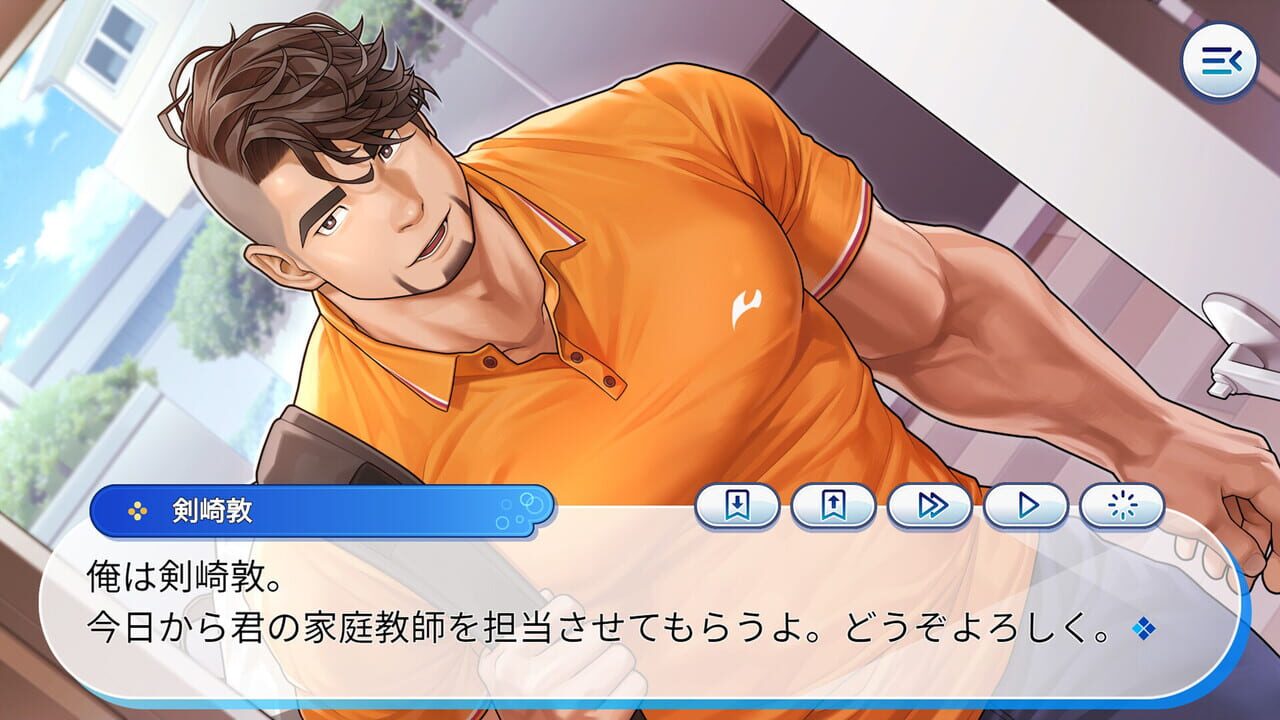Click the circular menu button in the corner

click(1222, 62)
